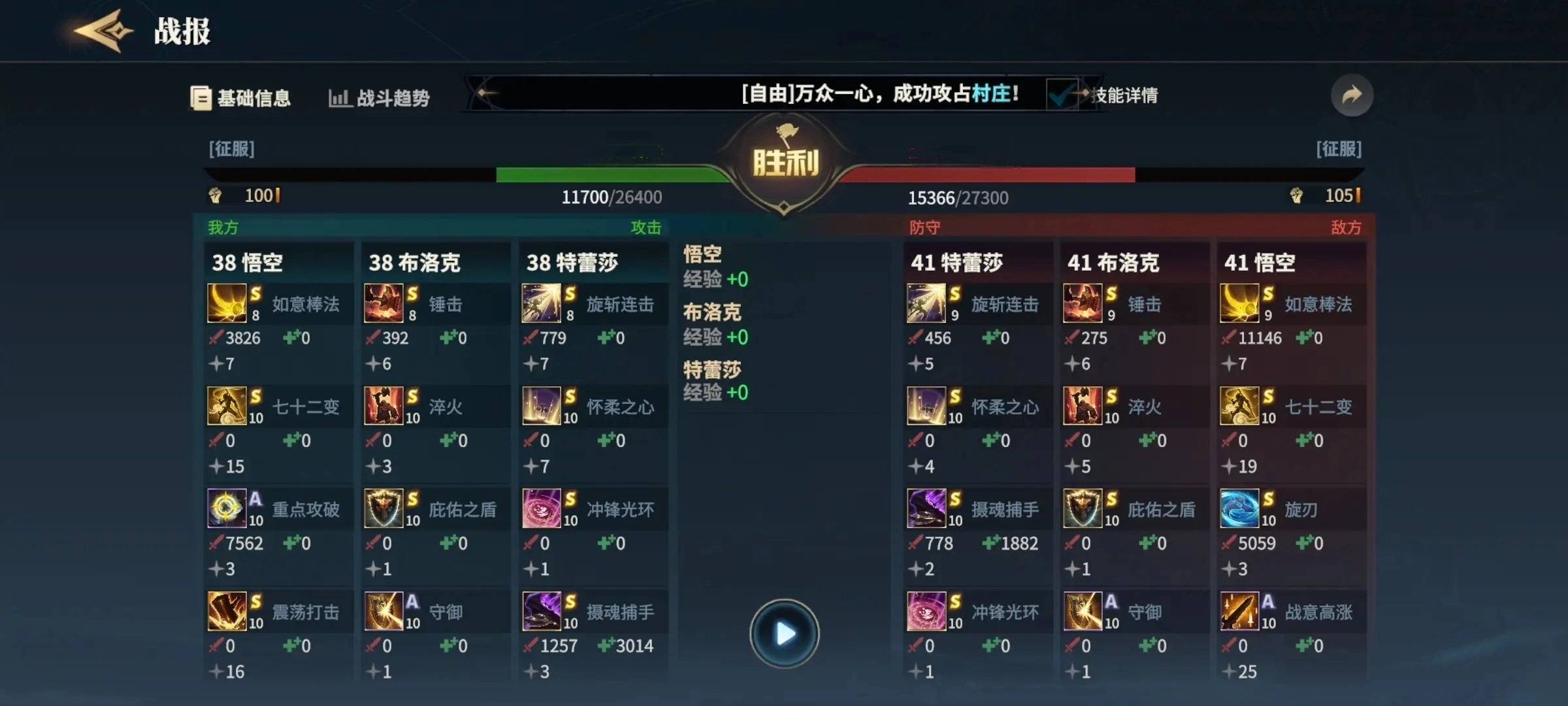Click the 锤击 skill icon under 38 布洛克
The height and width of the screenshot is (706, 1568).
click(385, 303)
